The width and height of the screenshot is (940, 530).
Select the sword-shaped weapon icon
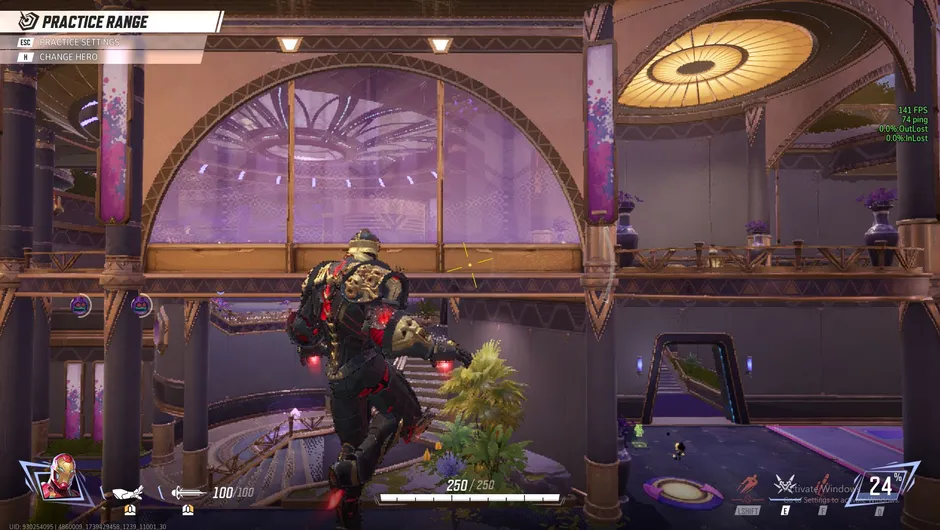pyautogui.click(x=187, y=492)
